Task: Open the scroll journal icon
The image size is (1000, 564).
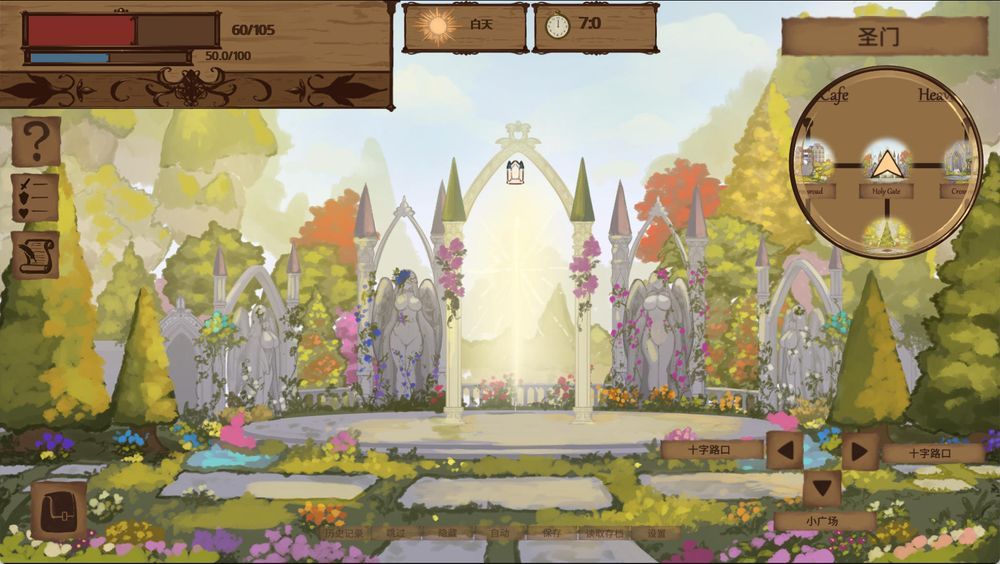Action: coord(35,254)
